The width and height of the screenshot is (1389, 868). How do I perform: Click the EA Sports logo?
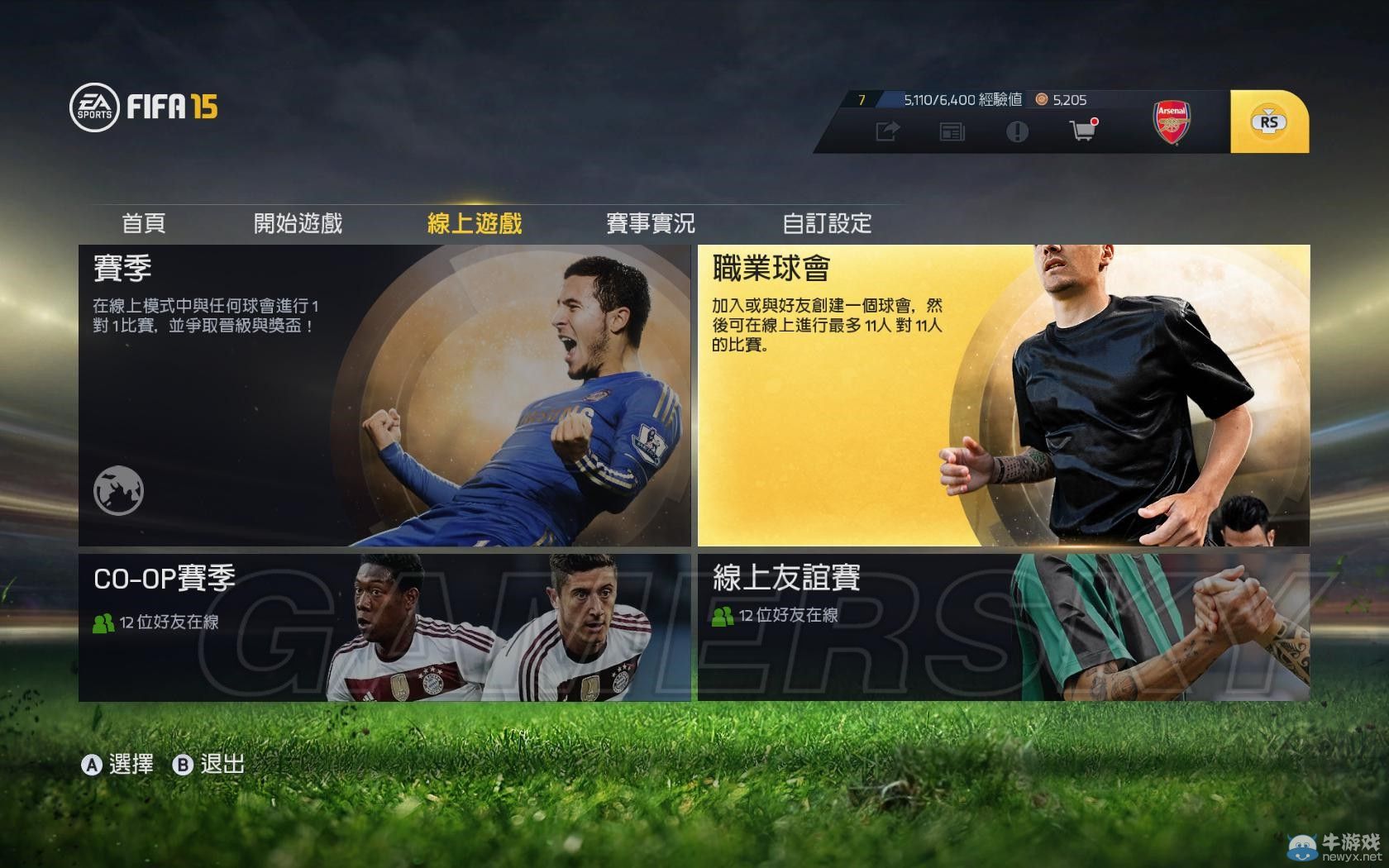pos(93,106)
